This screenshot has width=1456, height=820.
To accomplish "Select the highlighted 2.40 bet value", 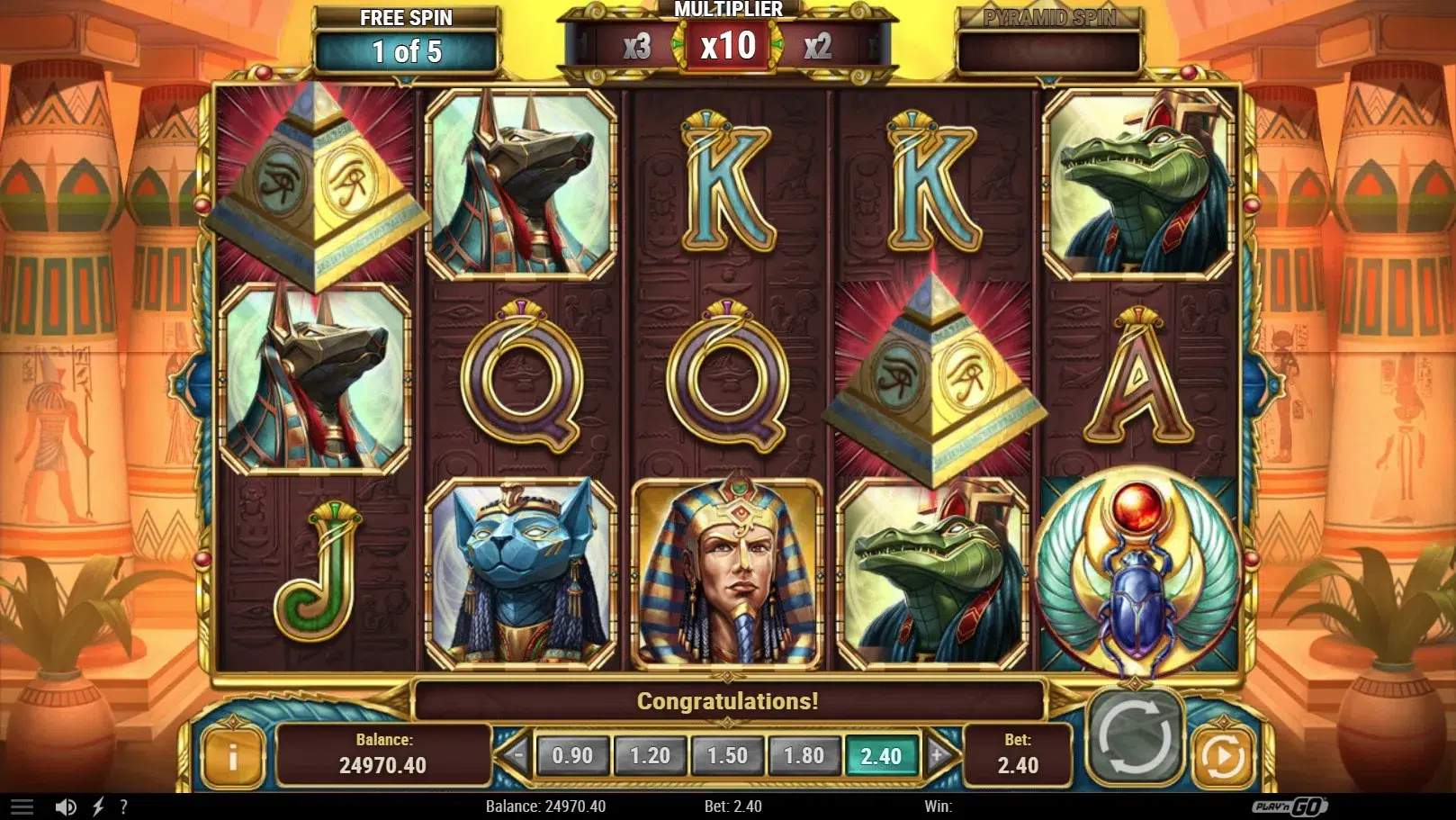I will tap(881, 755).
